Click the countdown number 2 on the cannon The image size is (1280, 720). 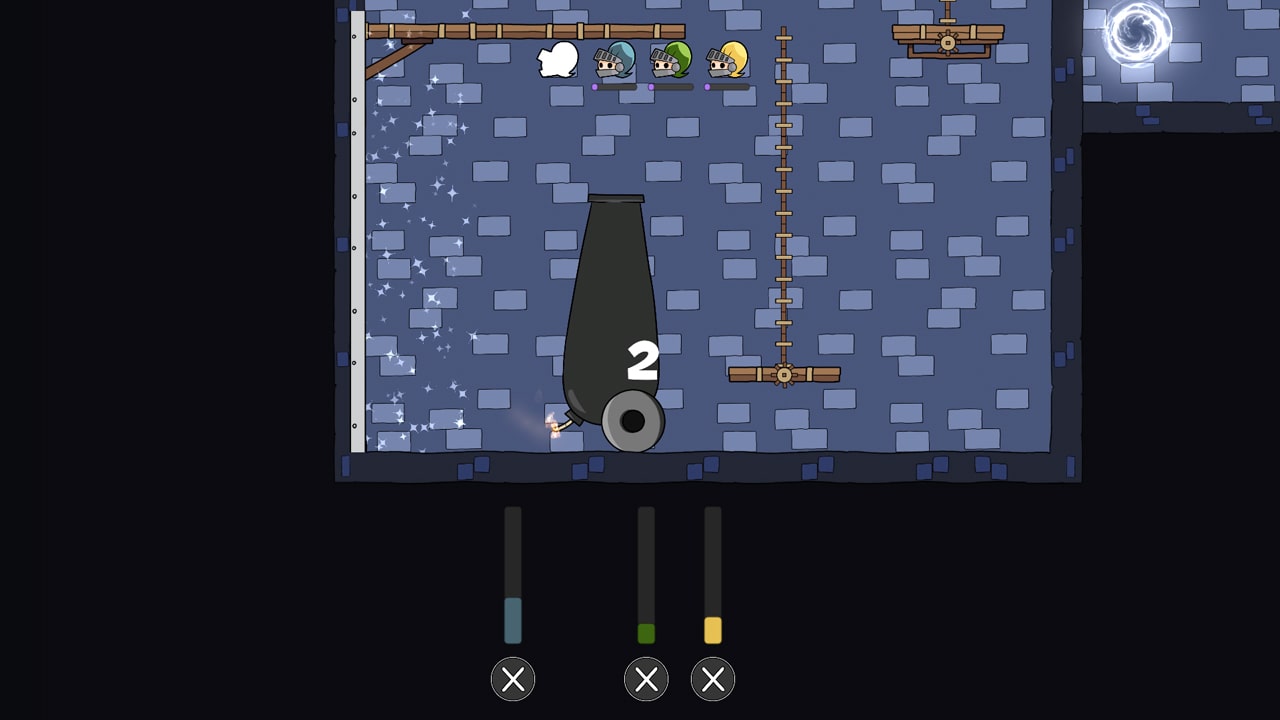(x=644, y=360)
